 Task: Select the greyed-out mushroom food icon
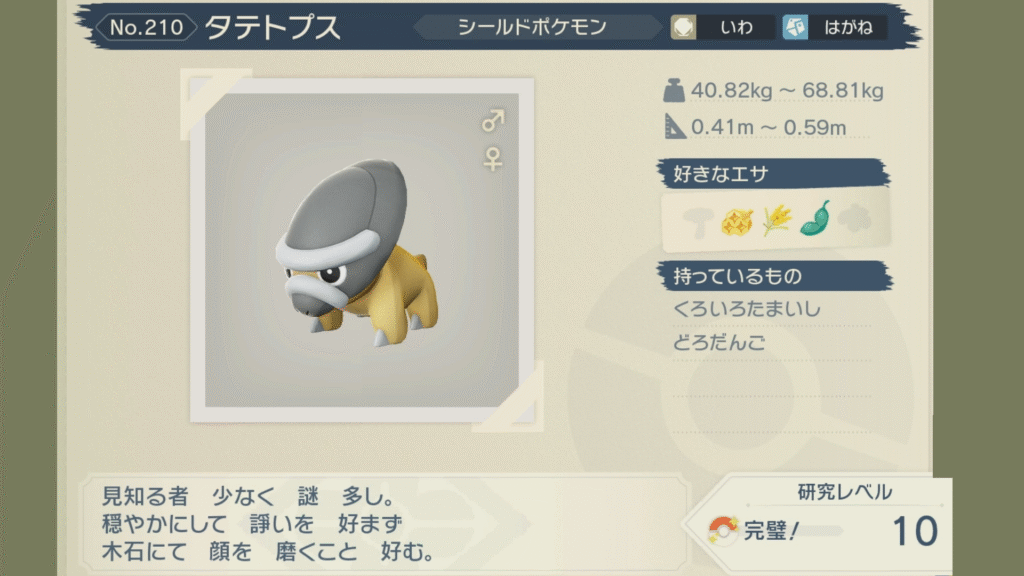[696, 220]
